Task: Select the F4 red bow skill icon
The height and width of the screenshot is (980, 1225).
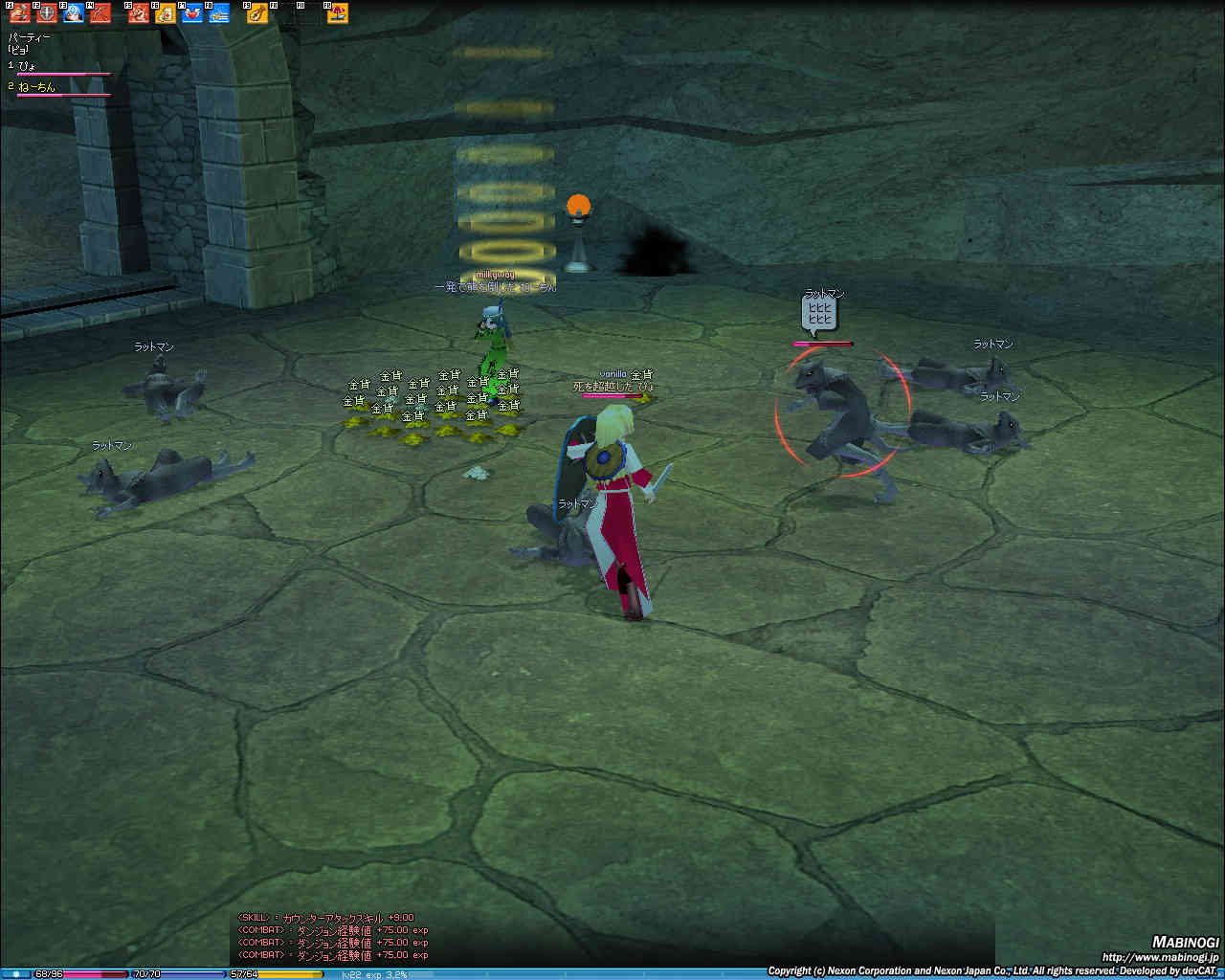Action: (100, 12)
